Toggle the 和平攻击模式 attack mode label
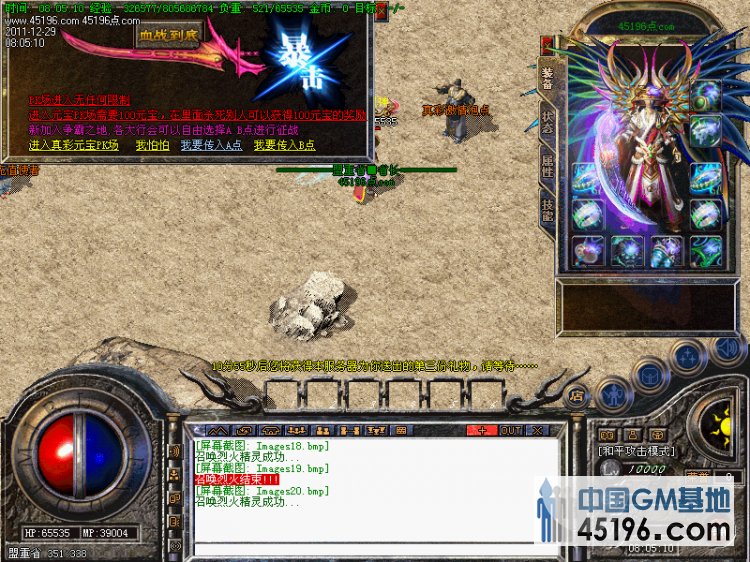750x562 pixels. pyautogui.click(x=636, y=451)
